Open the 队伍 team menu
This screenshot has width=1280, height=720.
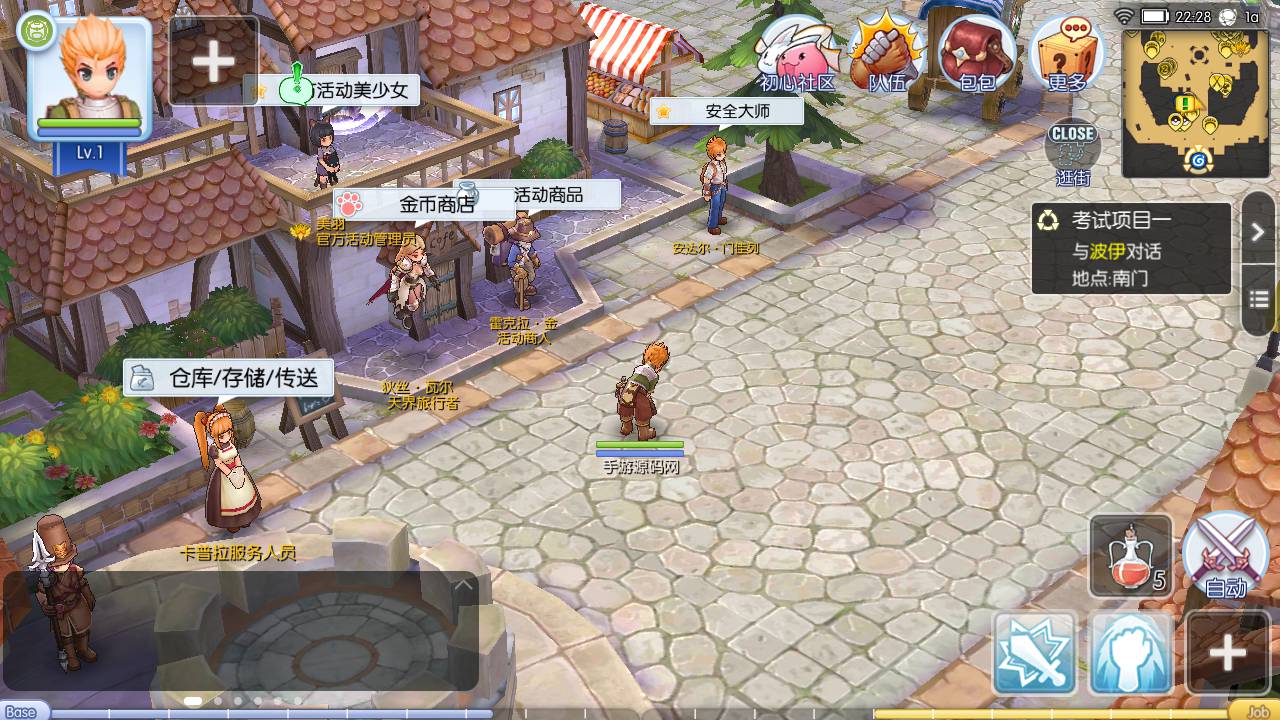tap(884, 55)
